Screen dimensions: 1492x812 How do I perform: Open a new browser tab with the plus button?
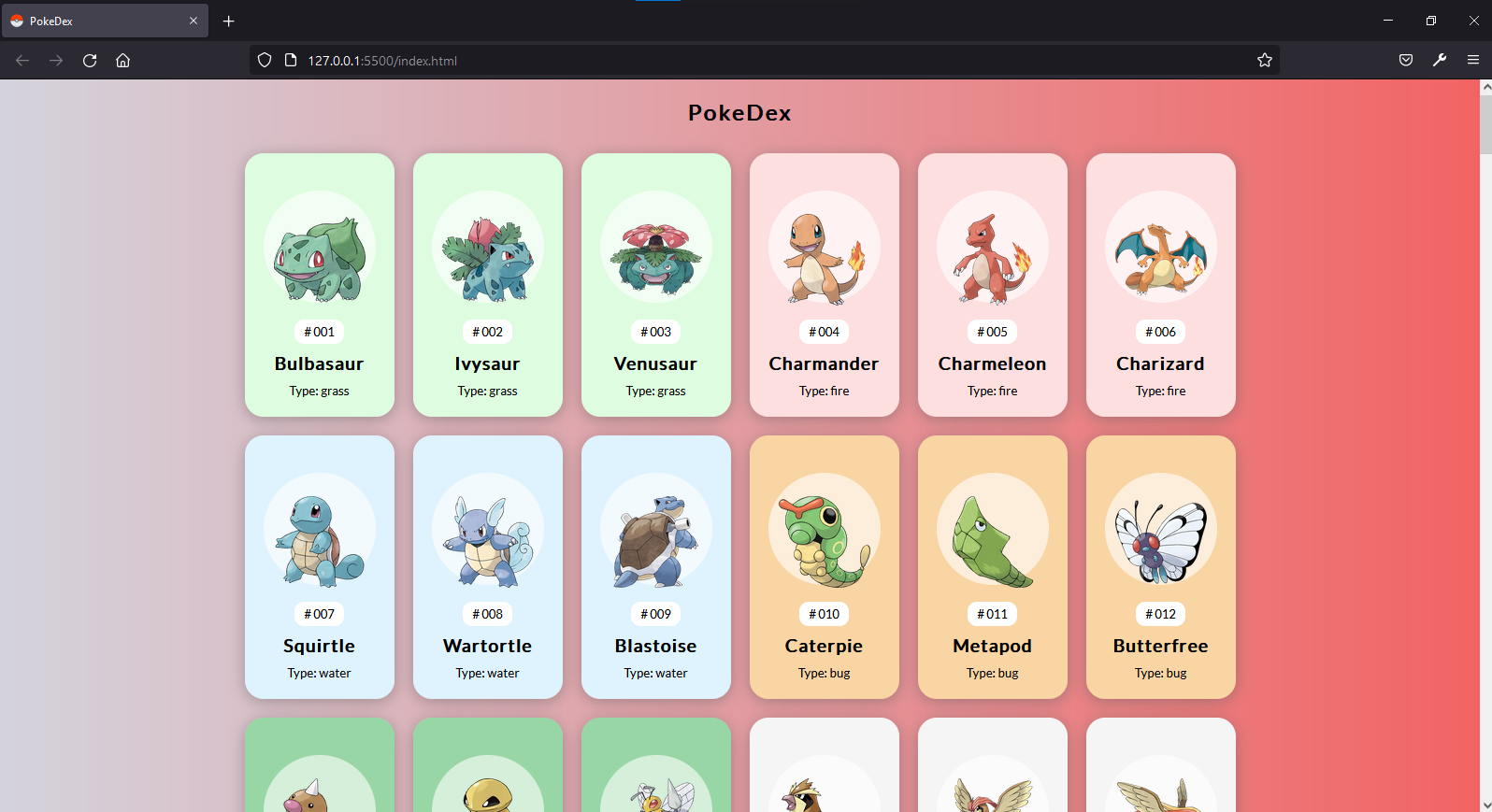click(229, 21)
